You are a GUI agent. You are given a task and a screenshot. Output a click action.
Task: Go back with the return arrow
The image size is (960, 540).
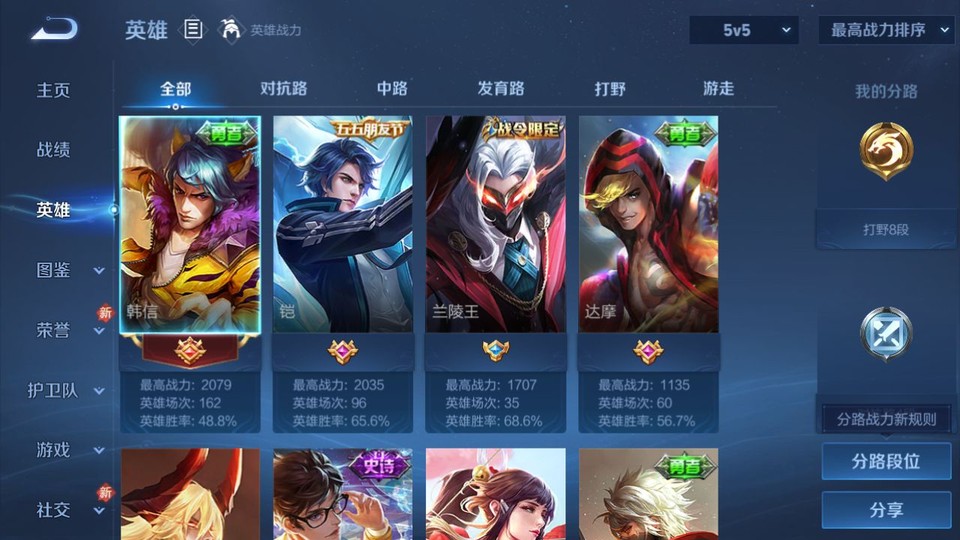coord(54,30)
